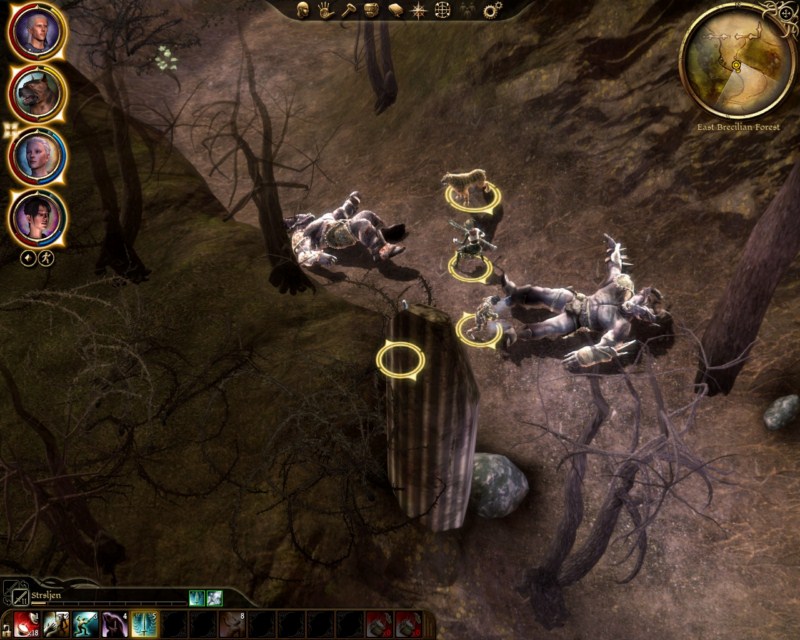Select the white-haired companion portrait
This screenshot has width=800, height=640.
point(37,156)
